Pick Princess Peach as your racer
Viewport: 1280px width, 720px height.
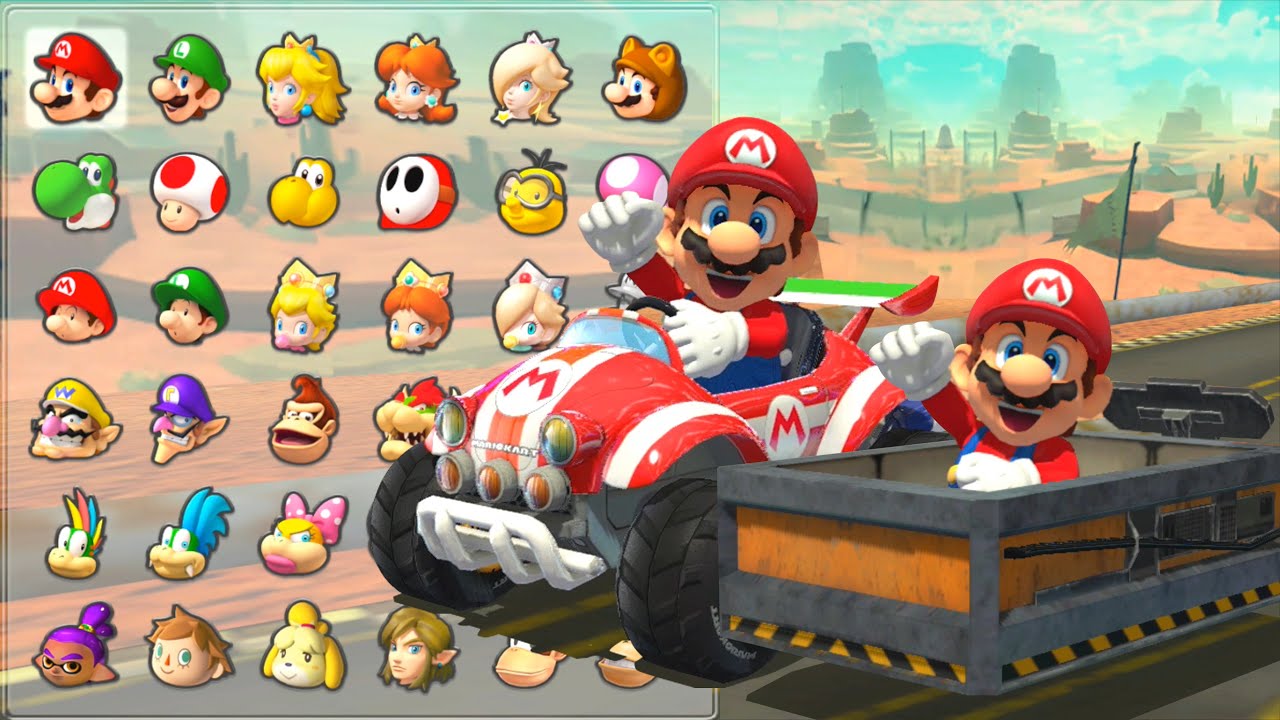[x=301, y=82]
